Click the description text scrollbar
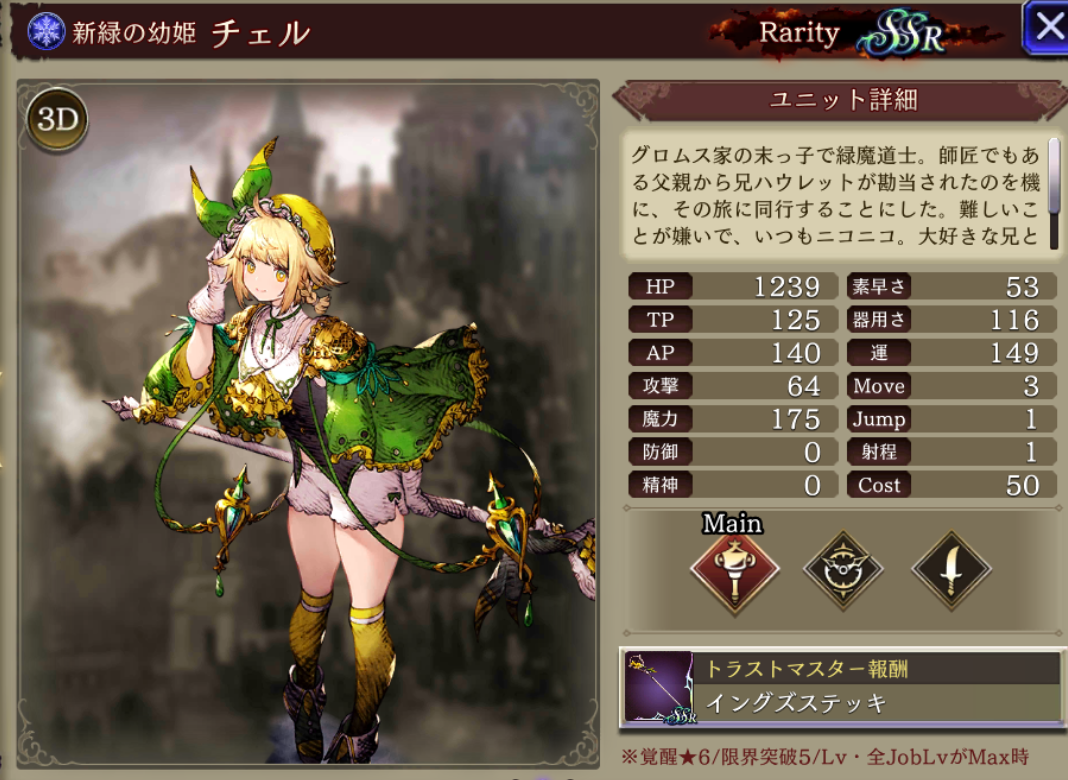1068x780 pixels. 1054,175
